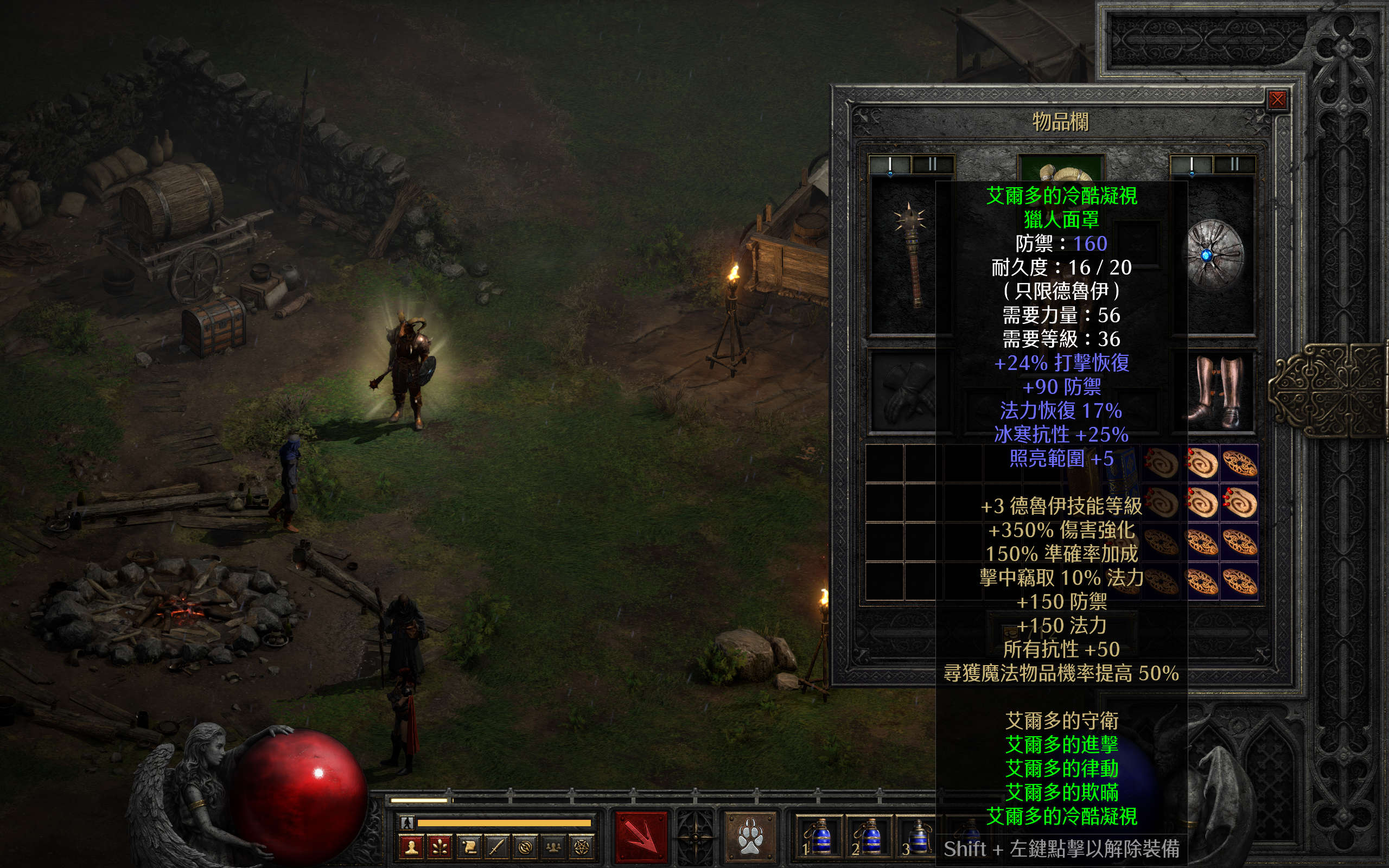The width and height of the screenshot is (1389, 868).
Task: Select the round shield with blue gem
Action: point(1214,256)
